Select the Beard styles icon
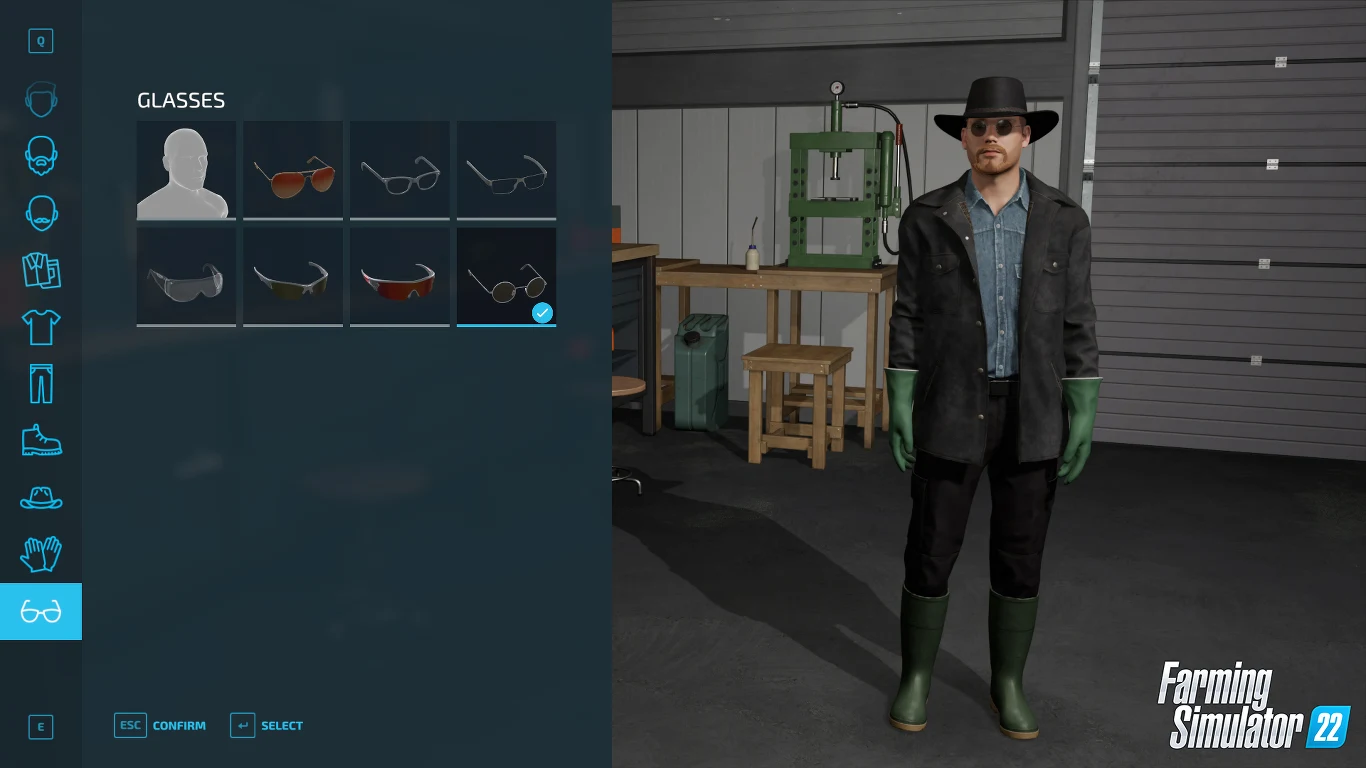 41,156
